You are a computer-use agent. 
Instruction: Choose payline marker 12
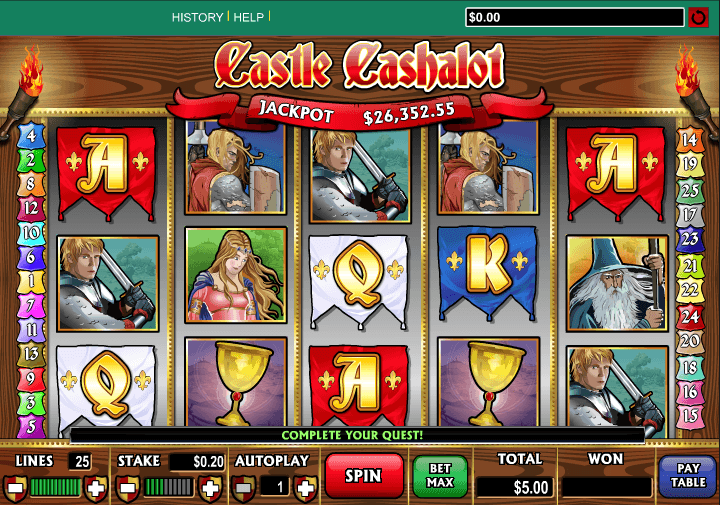point(31,208)
